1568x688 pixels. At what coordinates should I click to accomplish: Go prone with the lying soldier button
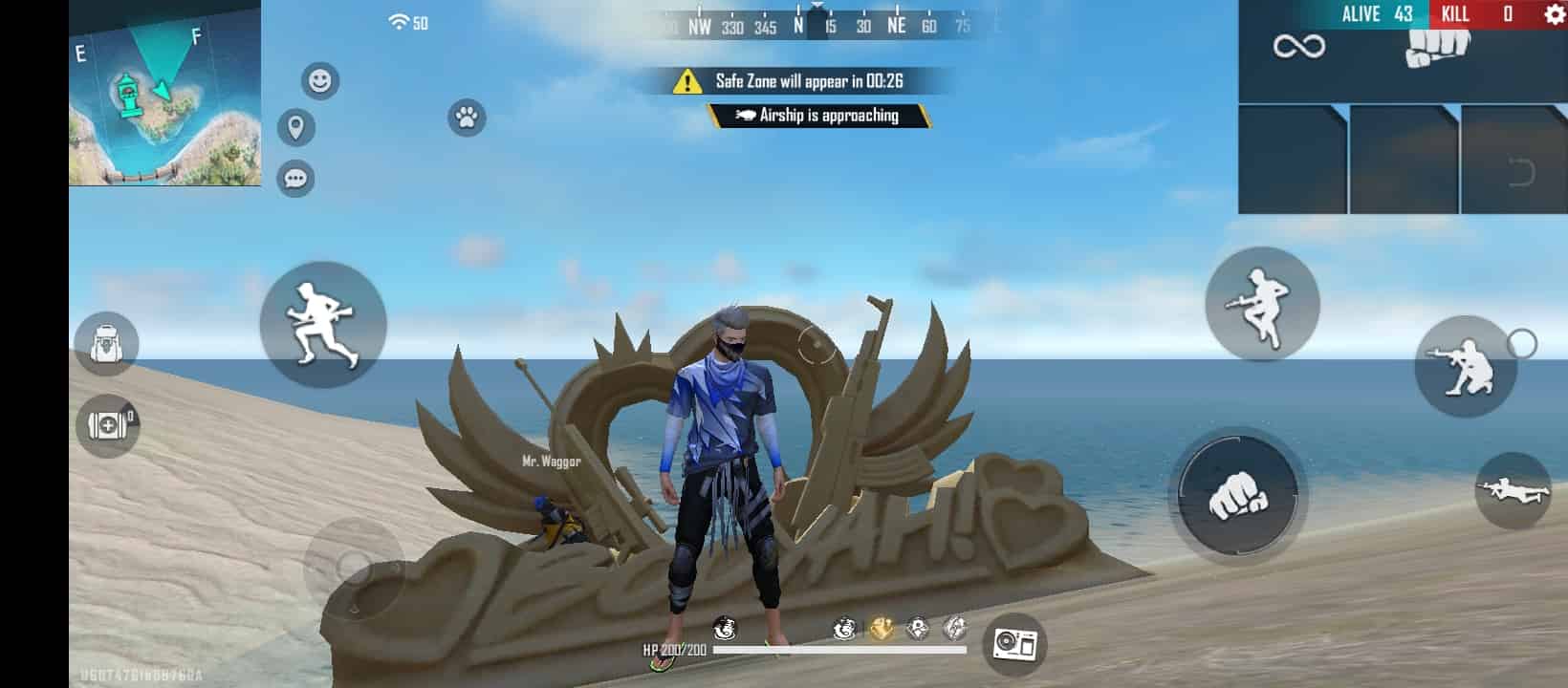click(1513, 491)
